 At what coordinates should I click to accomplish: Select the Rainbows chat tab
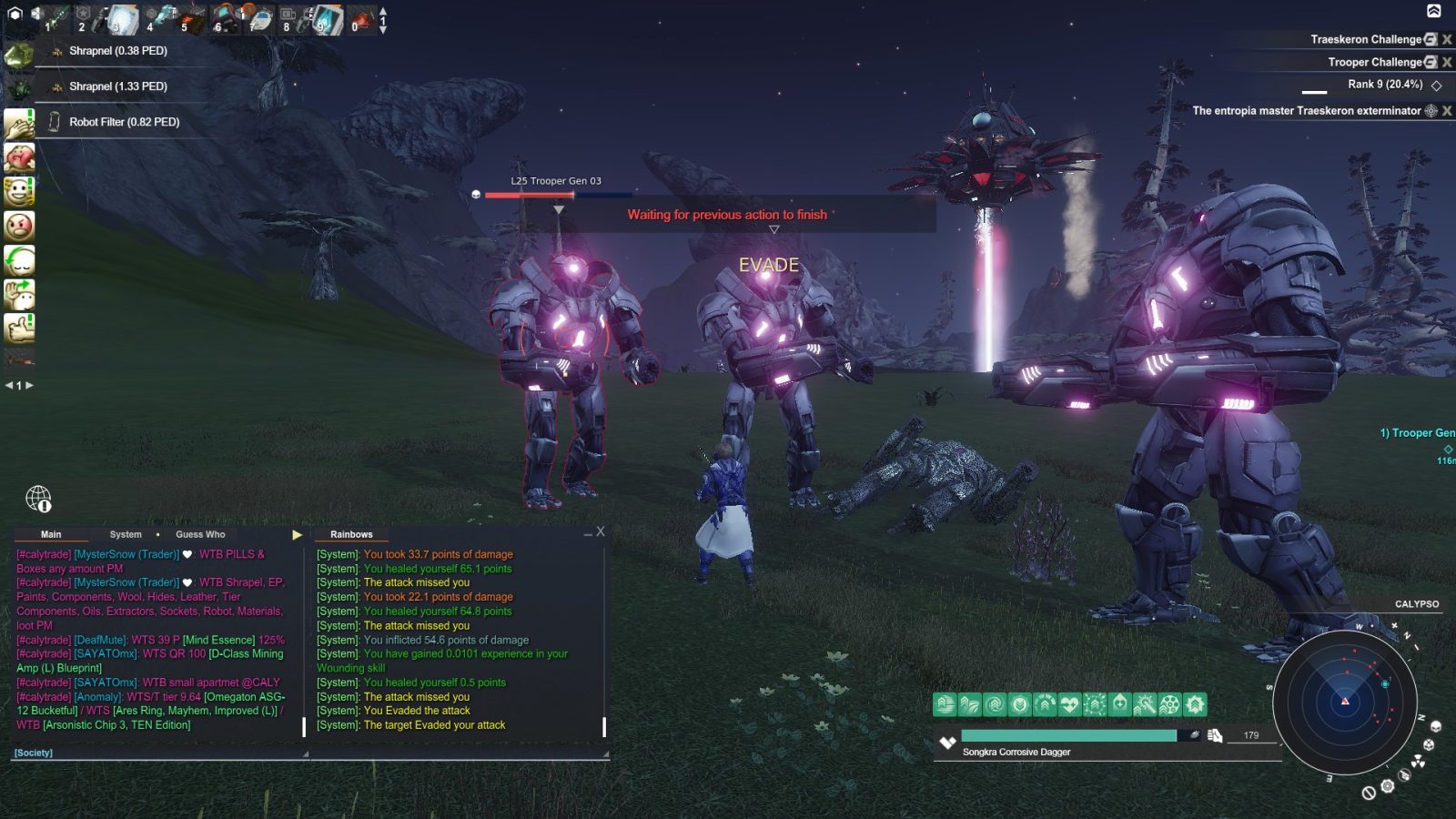(350, 534)
